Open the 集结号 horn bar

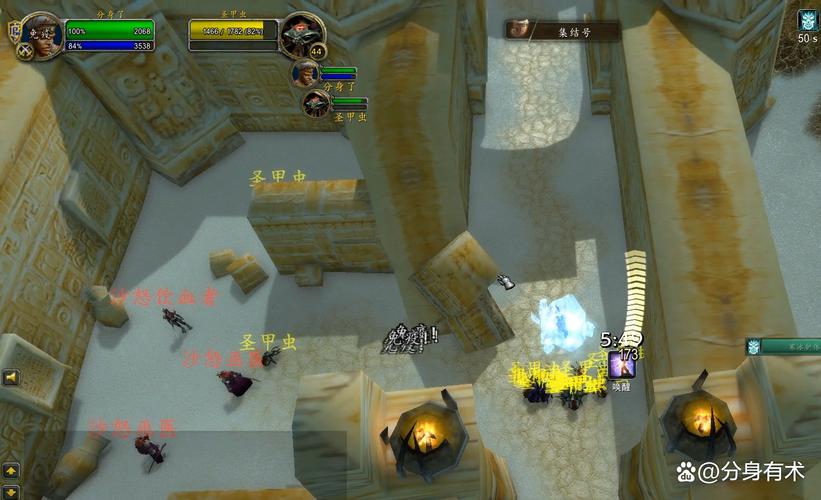click(x=562, y=31)
